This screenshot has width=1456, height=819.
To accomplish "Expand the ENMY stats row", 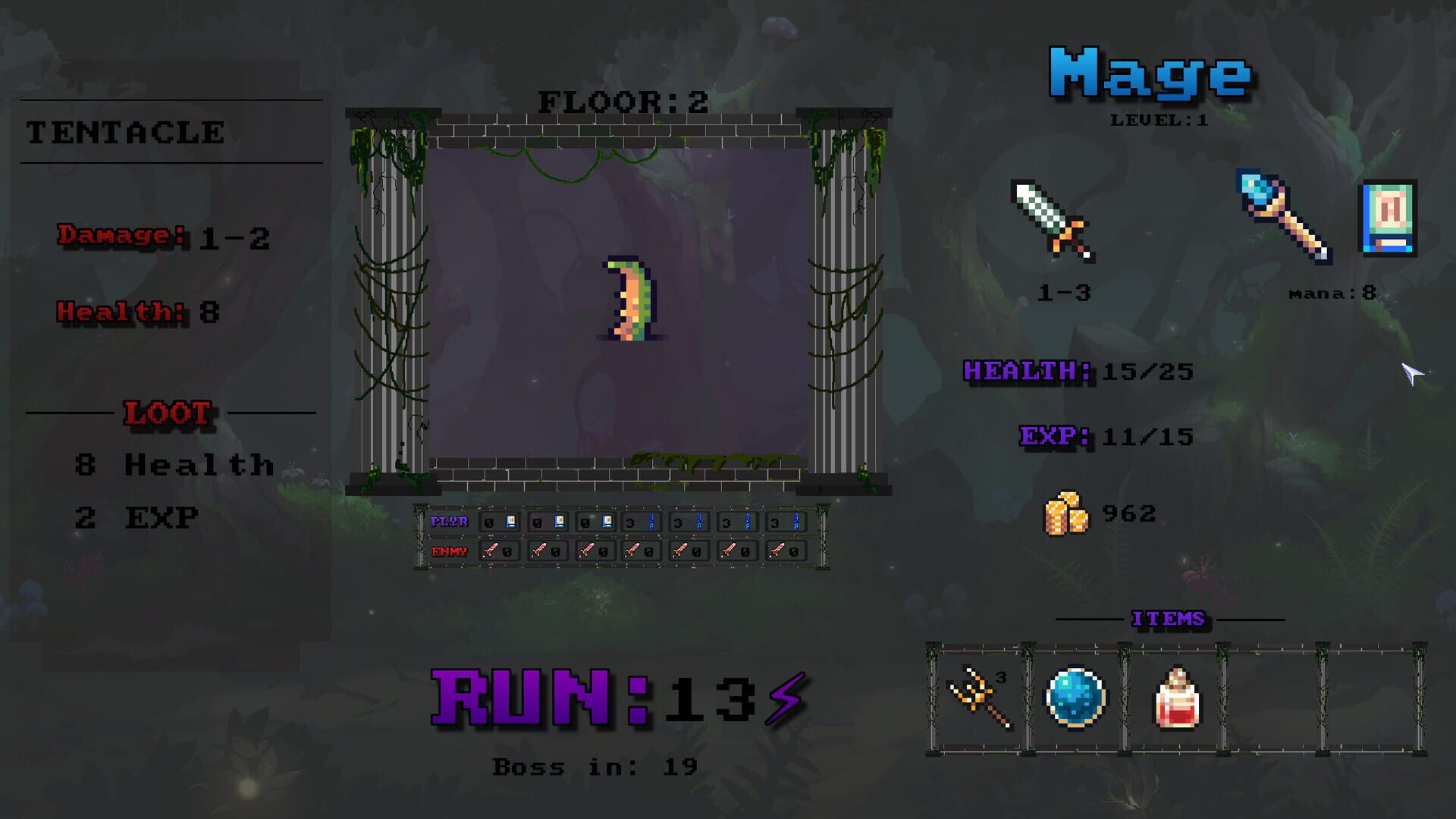I will [x=449, y=551].
